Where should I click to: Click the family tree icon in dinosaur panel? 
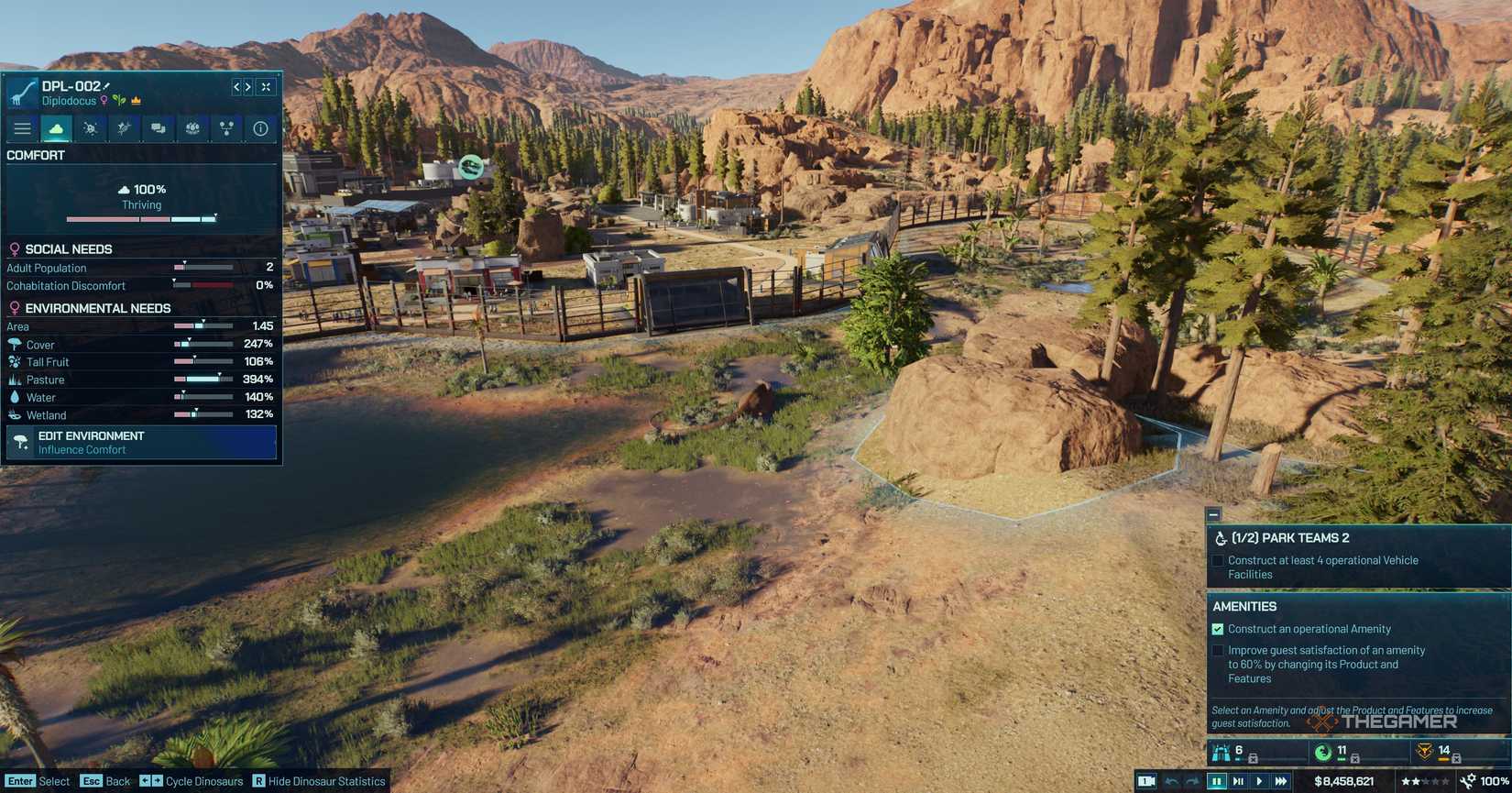[225, 128]
